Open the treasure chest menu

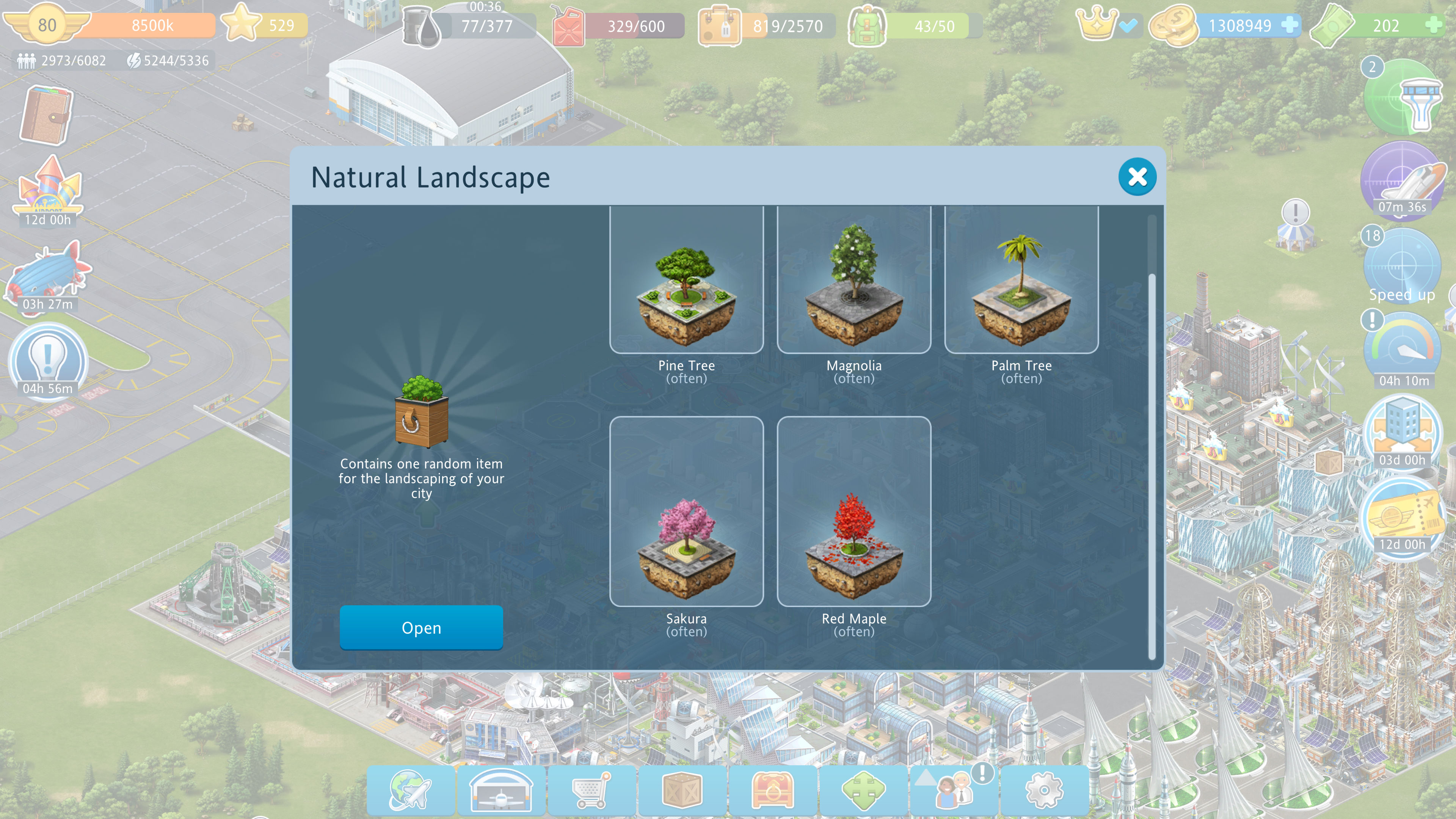coord(773,789)
